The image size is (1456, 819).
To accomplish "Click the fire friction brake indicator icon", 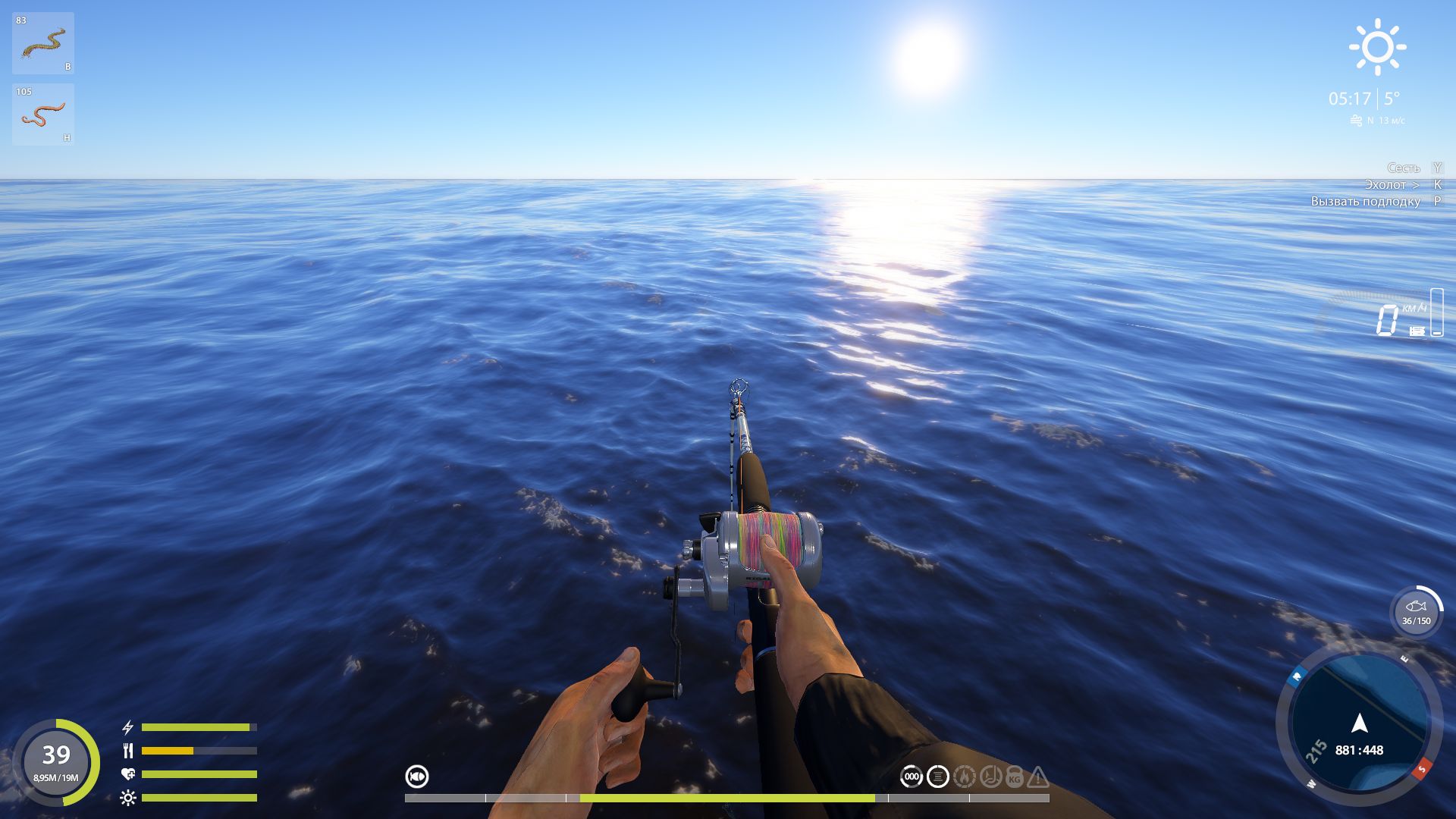I will coord(965,776).
